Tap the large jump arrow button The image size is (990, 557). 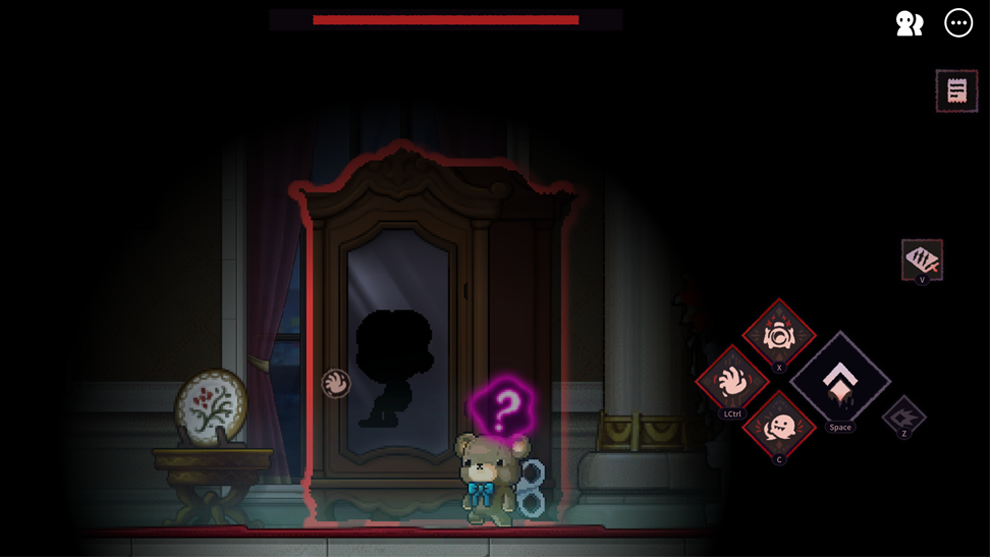point(839,381)
